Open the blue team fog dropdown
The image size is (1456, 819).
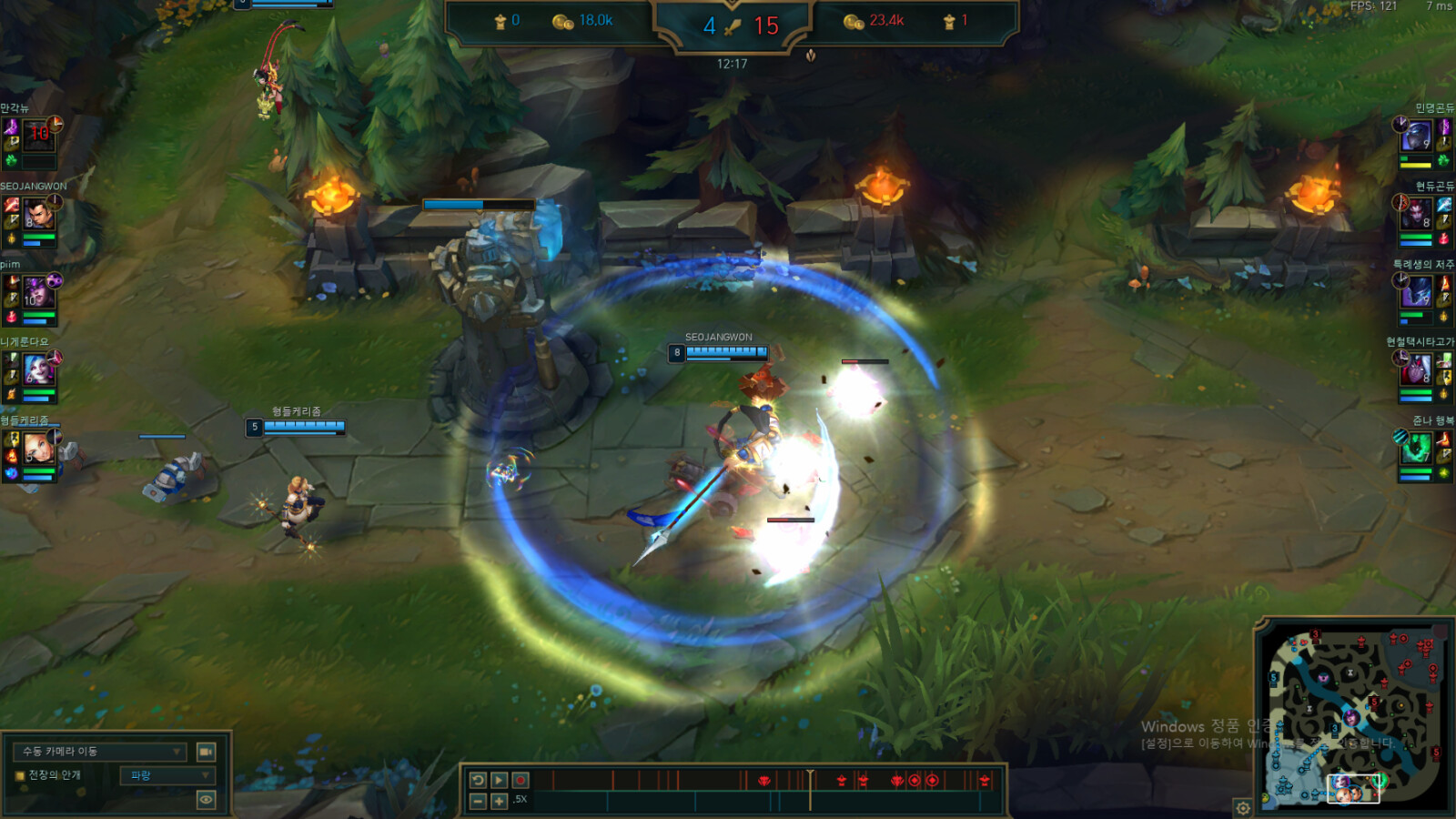(x=167, y=775)
